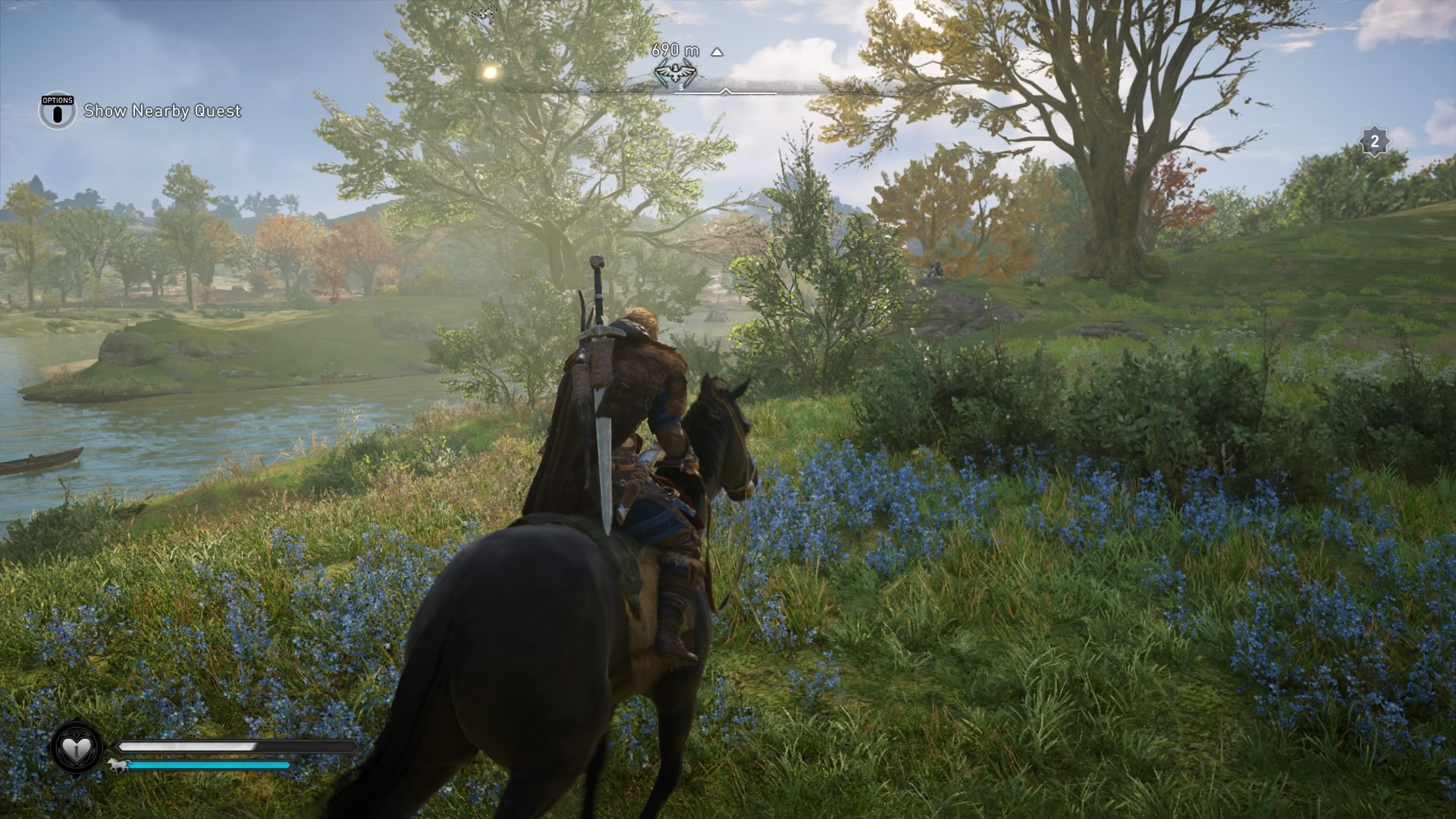Click the glowing yellow dot on the compass
1456x819 pixels.
[x=490, y=73]
